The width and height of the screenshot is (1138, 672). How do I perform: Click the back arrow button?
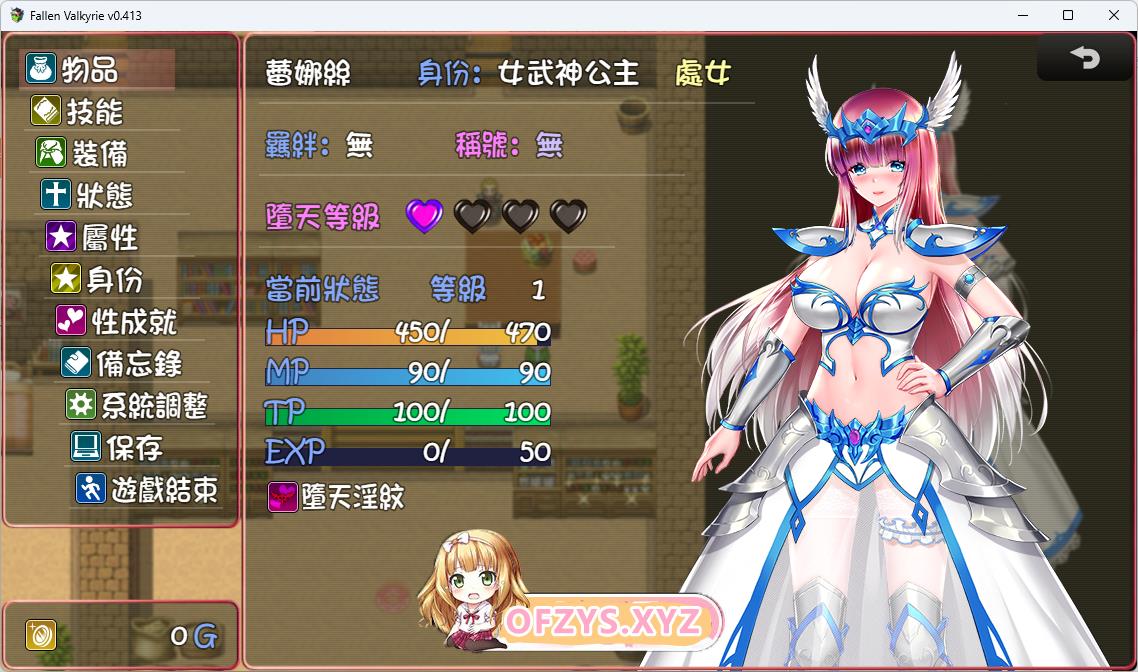tap(1085, 59)
